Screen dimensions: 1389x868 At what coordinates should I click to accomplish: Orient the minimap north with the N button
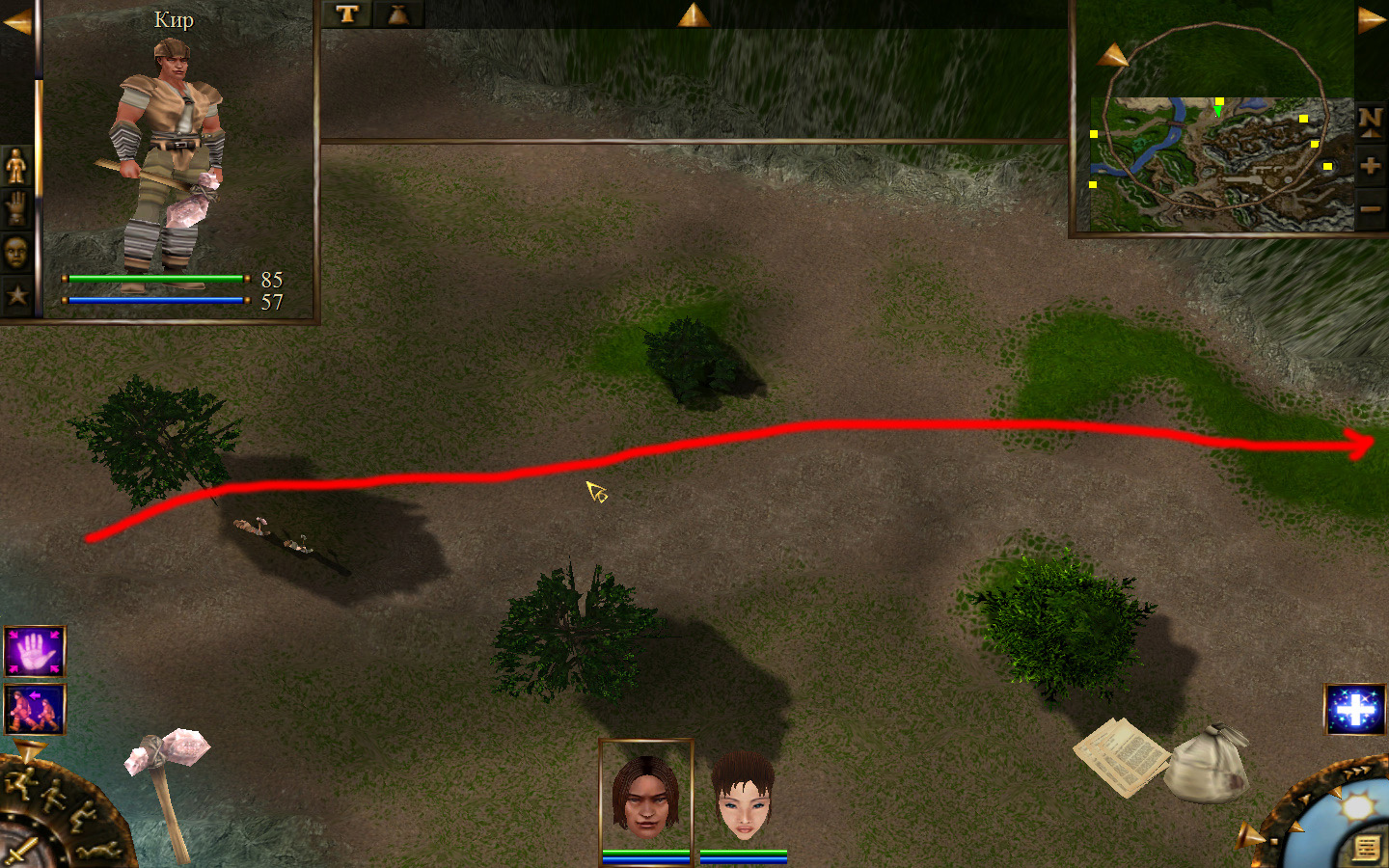point(1370,121)
